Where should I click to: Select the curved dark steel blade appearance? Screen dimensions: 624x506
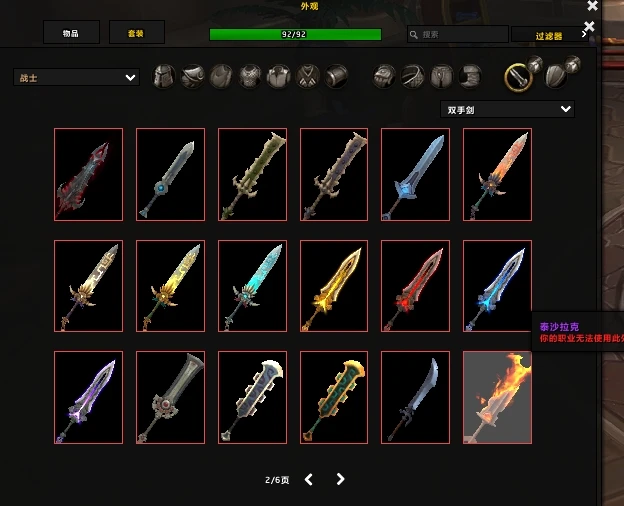tap(415, 397)
